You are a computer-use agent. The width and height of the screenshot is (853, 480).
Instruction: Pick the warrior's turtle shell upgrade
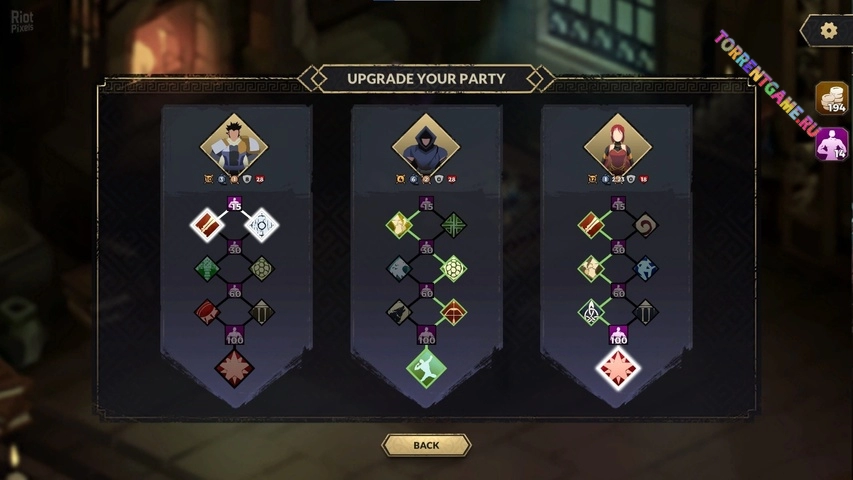[x=262, y=268]
